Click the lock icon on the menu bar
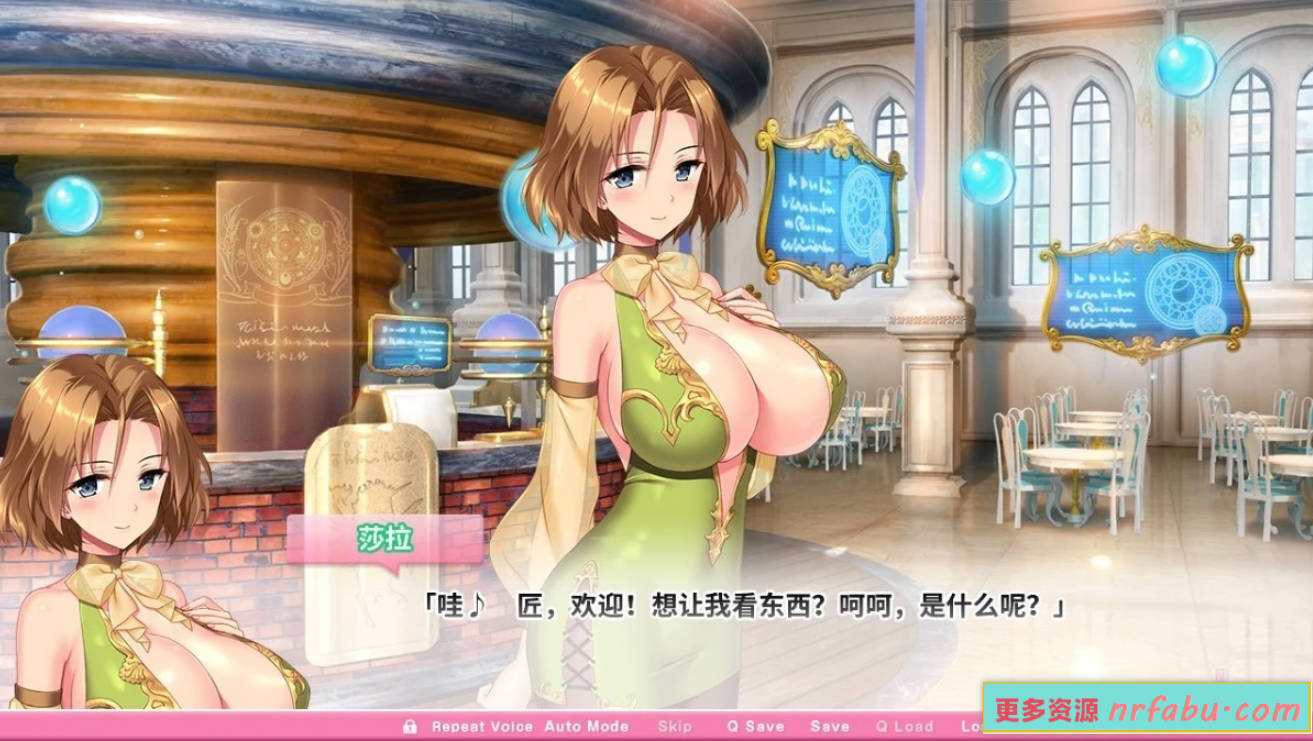This screenshot has width=1313, height=741. (410, 727)
